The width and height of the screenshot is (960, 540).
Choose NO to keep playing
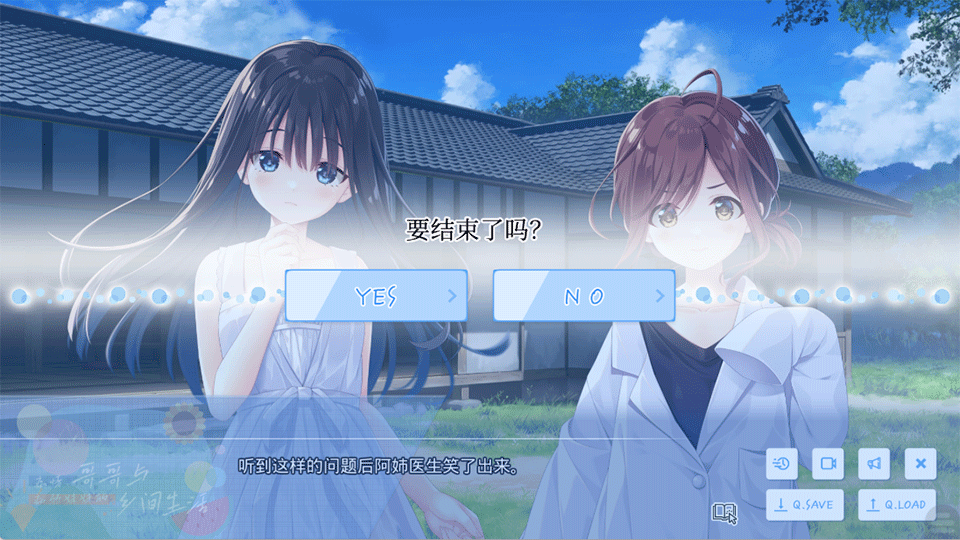584,296
